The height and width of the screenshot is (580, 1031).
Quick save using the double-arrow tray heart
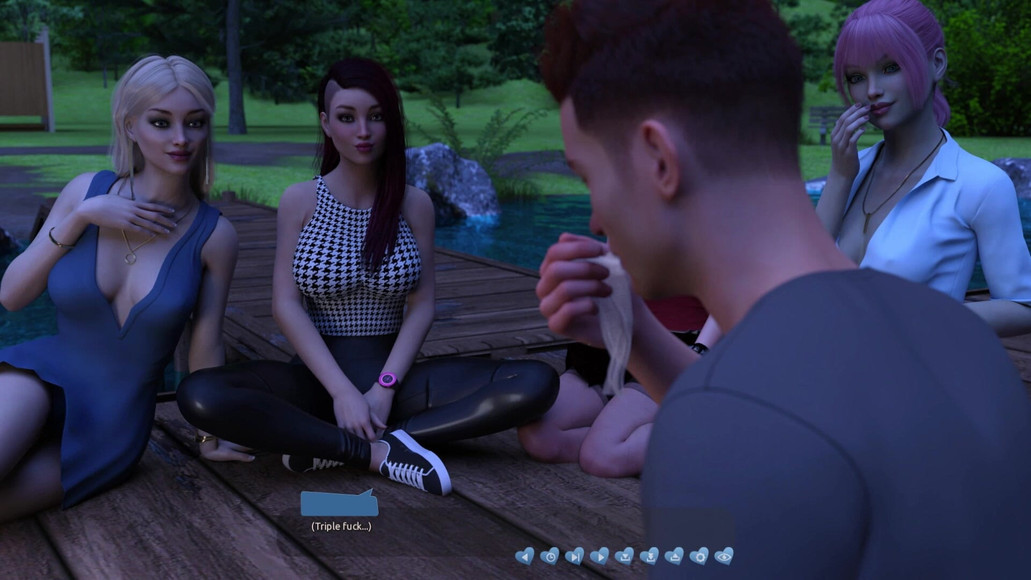649,556
